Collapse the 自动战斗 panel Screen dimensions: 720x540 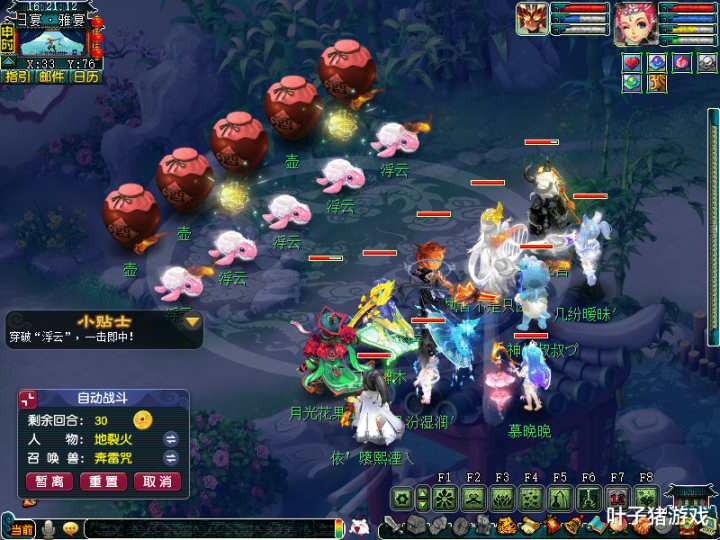(x=28, y=398)
